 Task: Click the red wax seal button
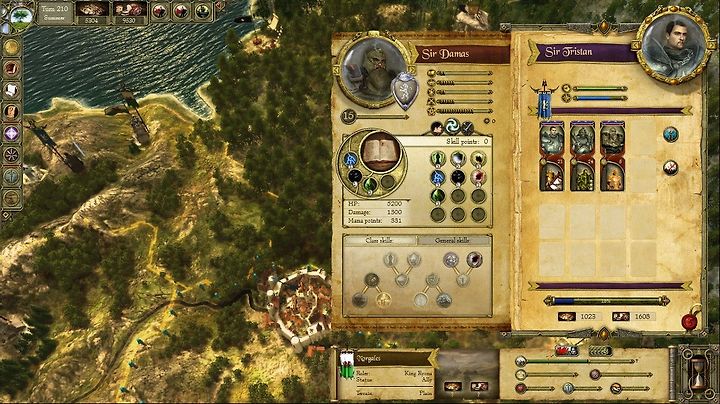coord(688,321)
